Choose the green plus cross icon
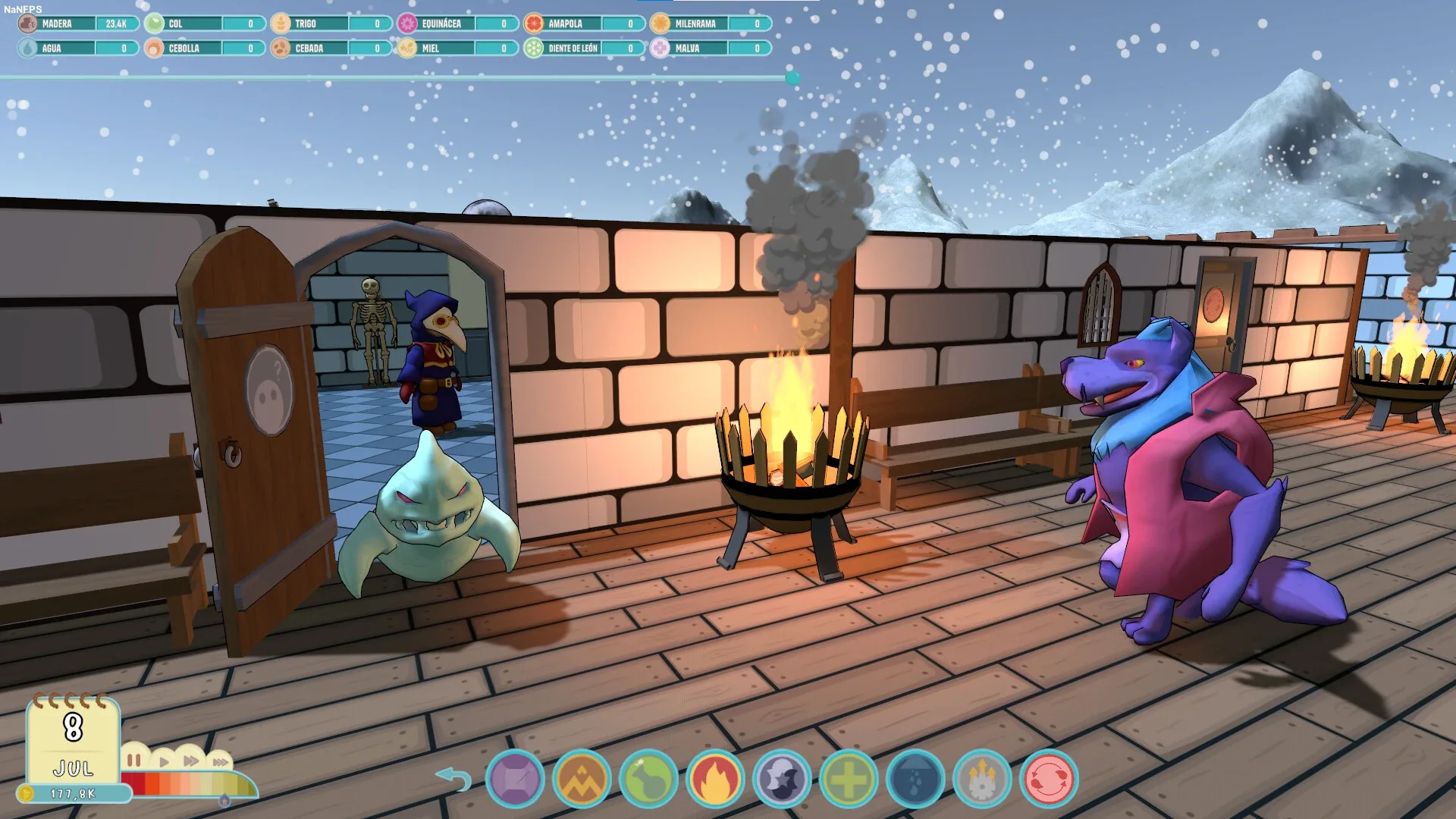 849,779
